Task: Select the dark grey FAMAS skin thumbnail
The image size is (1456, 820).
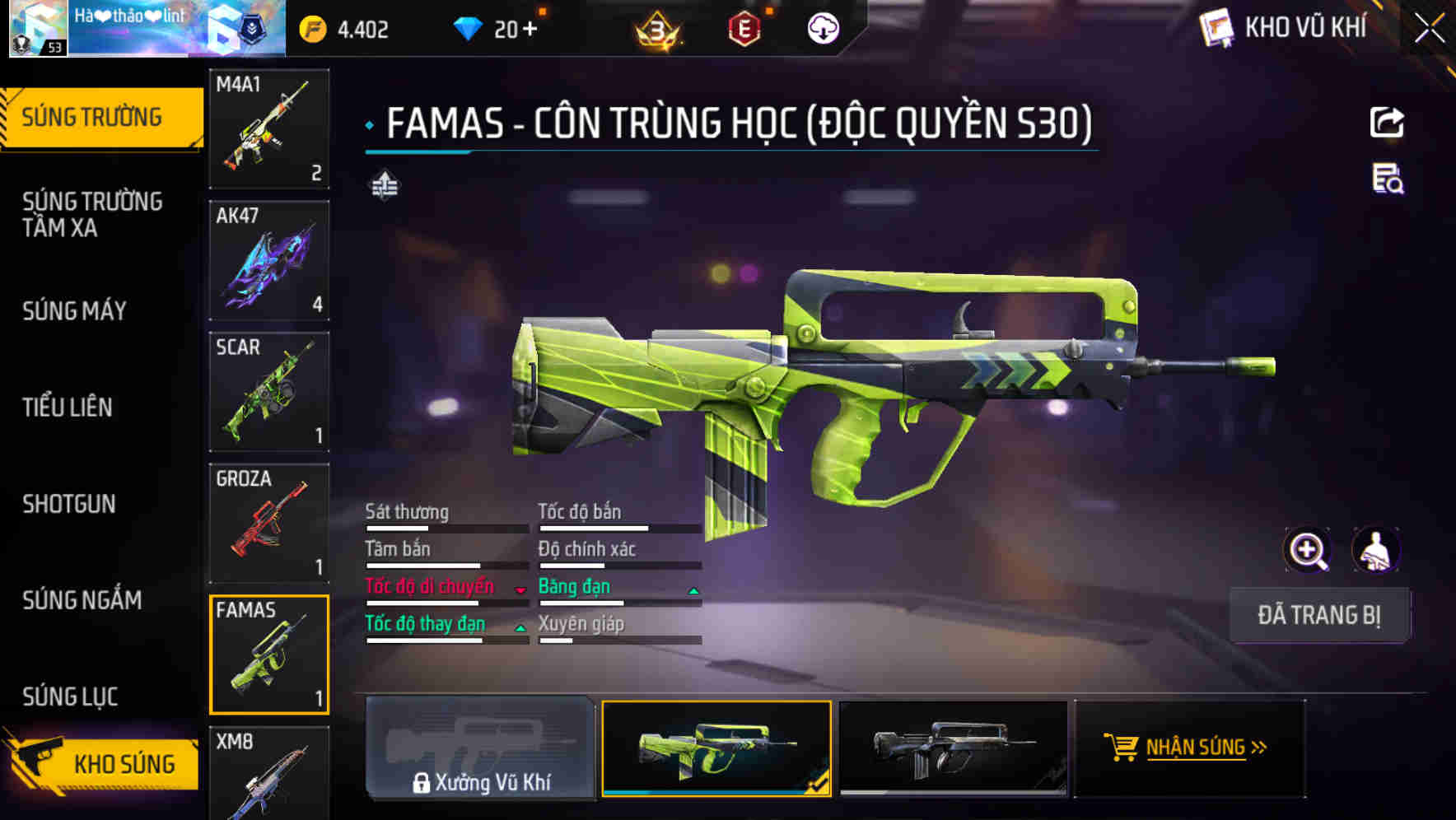Action: tap(953, 748)
